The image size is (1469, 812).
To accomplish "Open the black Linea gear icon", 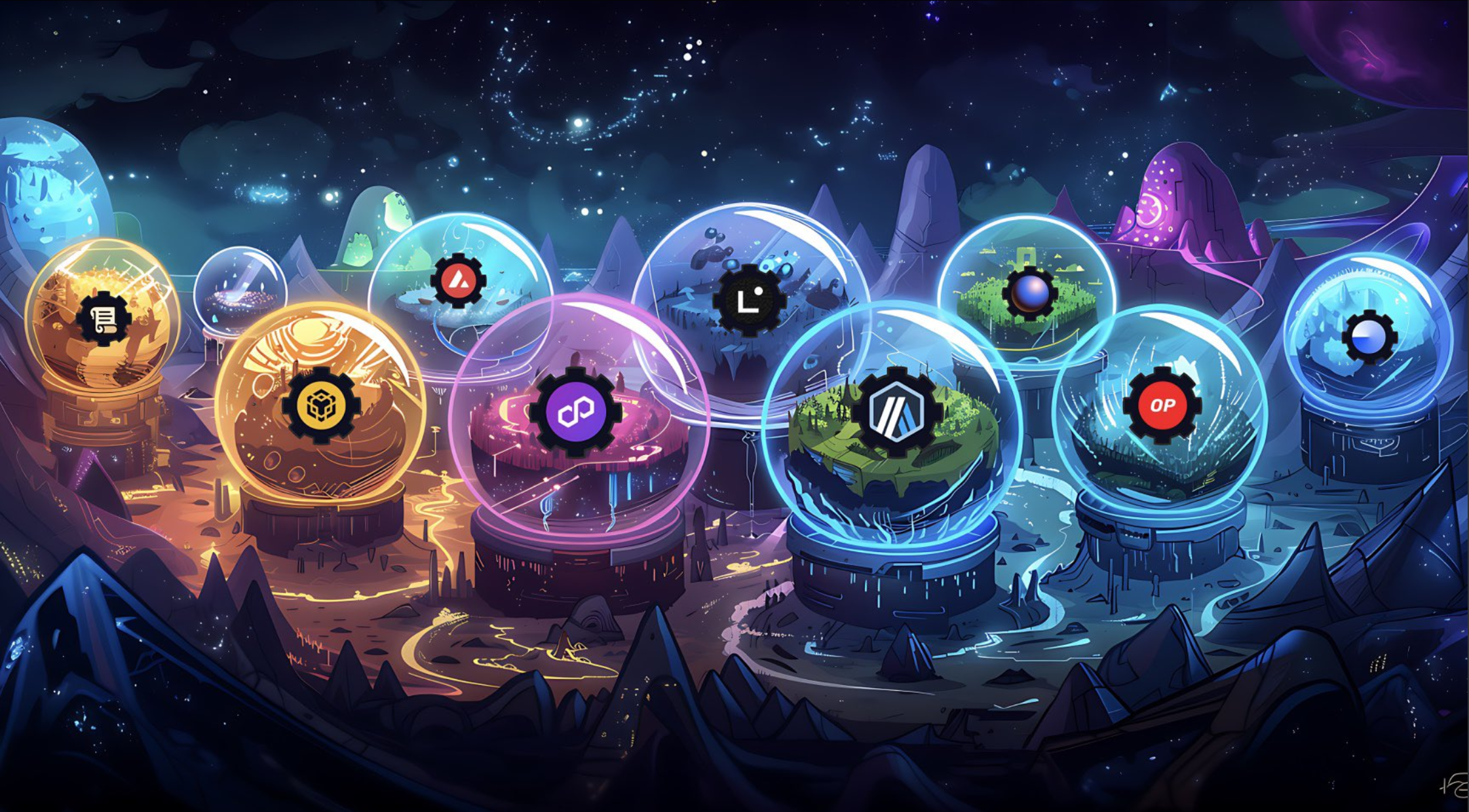I will [x=749, y=301].
